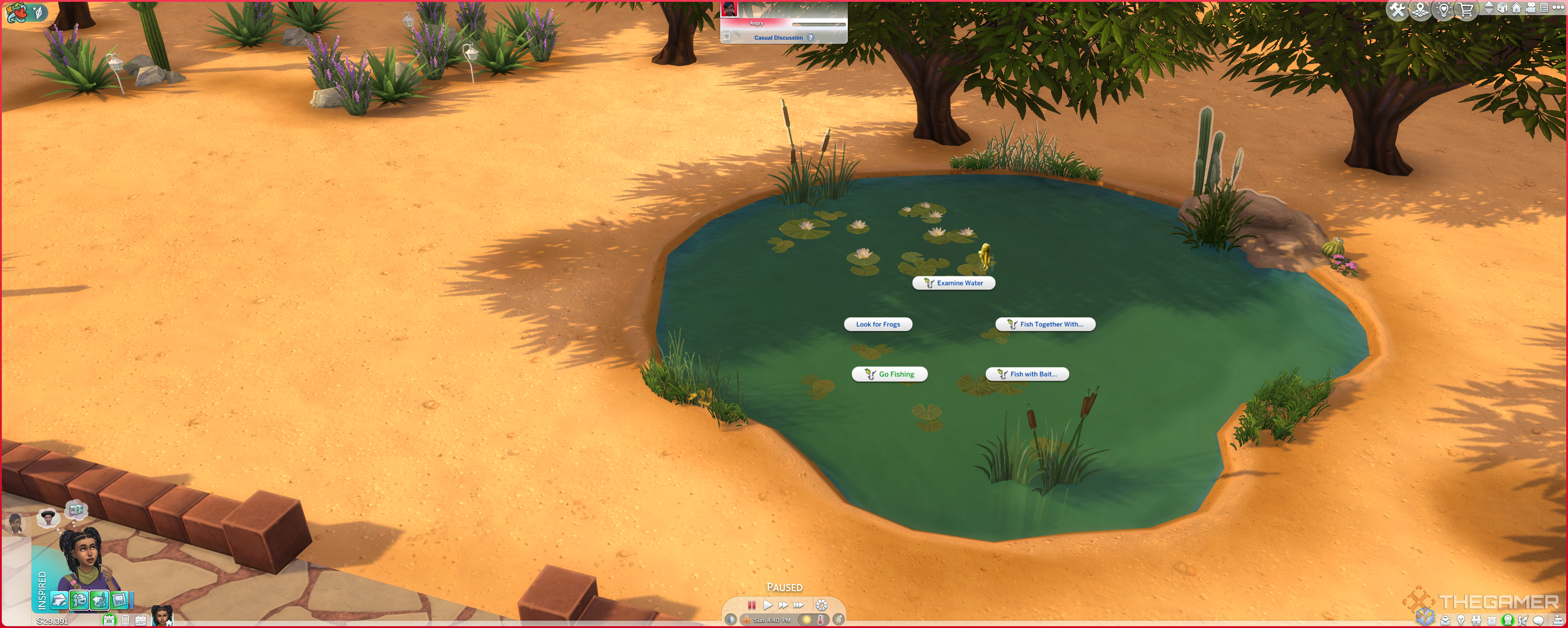
Task: Open Build Mode via hammer and wrench icon
Action: pos(1398,10)
